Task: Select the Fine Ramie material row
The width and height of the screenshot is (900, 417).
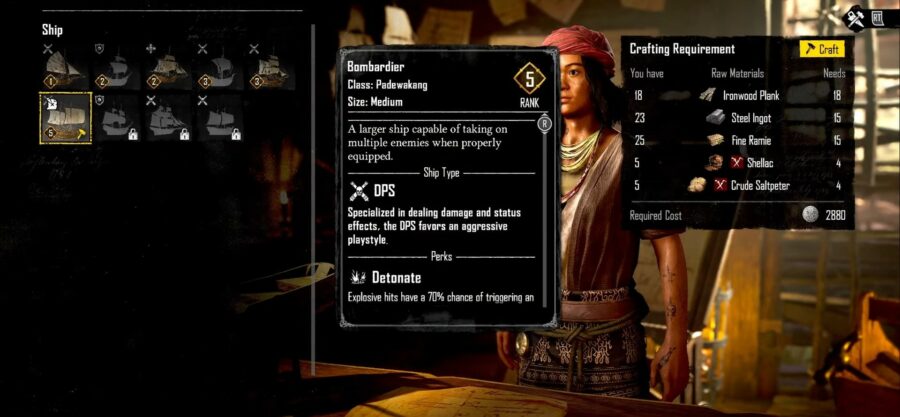Action: [738, 140]
